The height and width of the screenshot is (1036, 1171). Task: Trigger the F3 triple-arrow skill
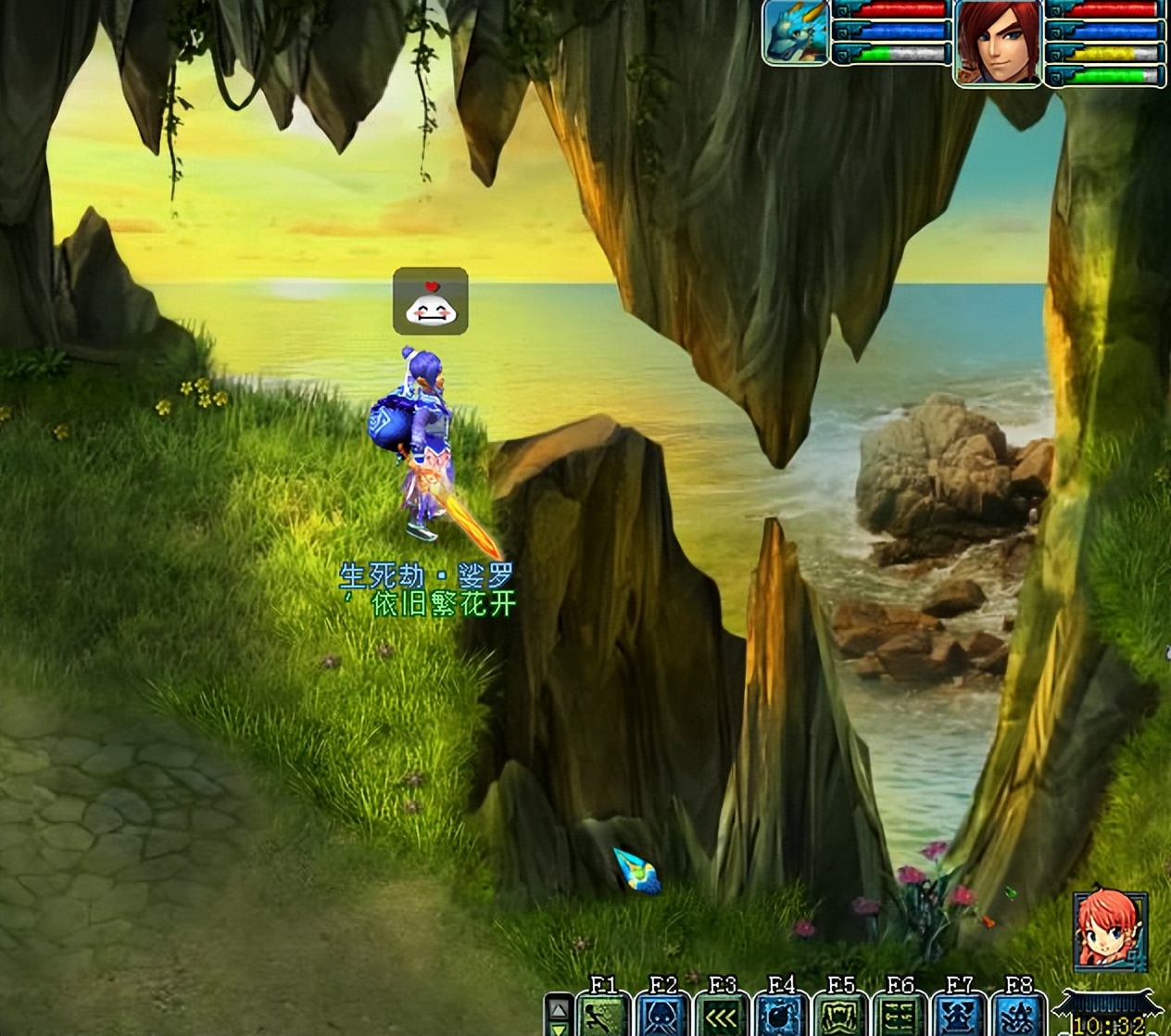723,1015
